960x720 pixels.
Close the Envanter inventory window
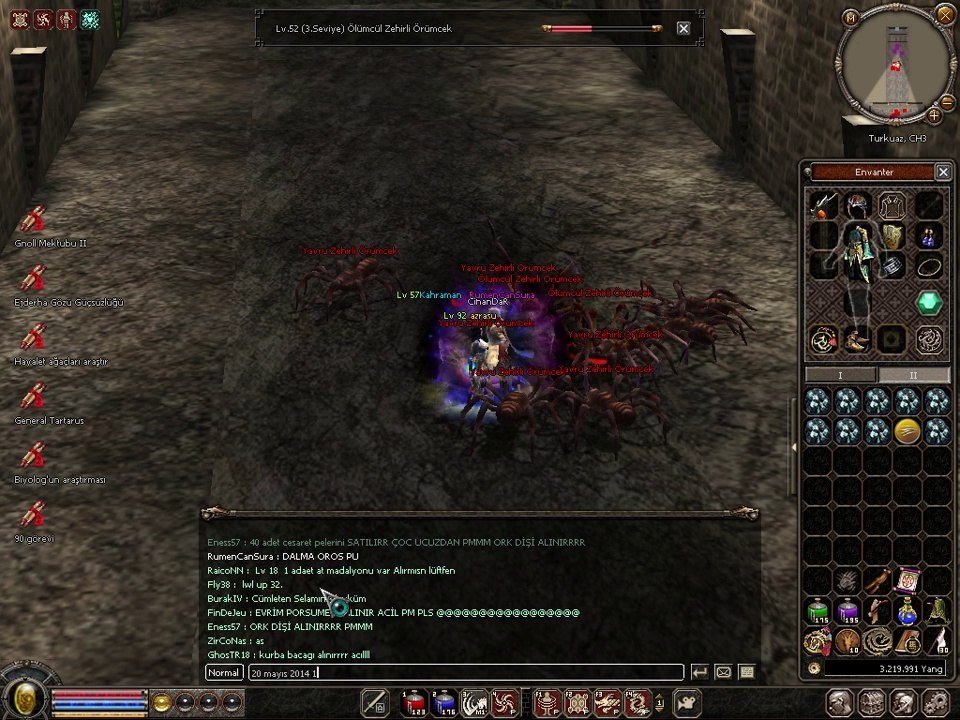coord(942,172)
